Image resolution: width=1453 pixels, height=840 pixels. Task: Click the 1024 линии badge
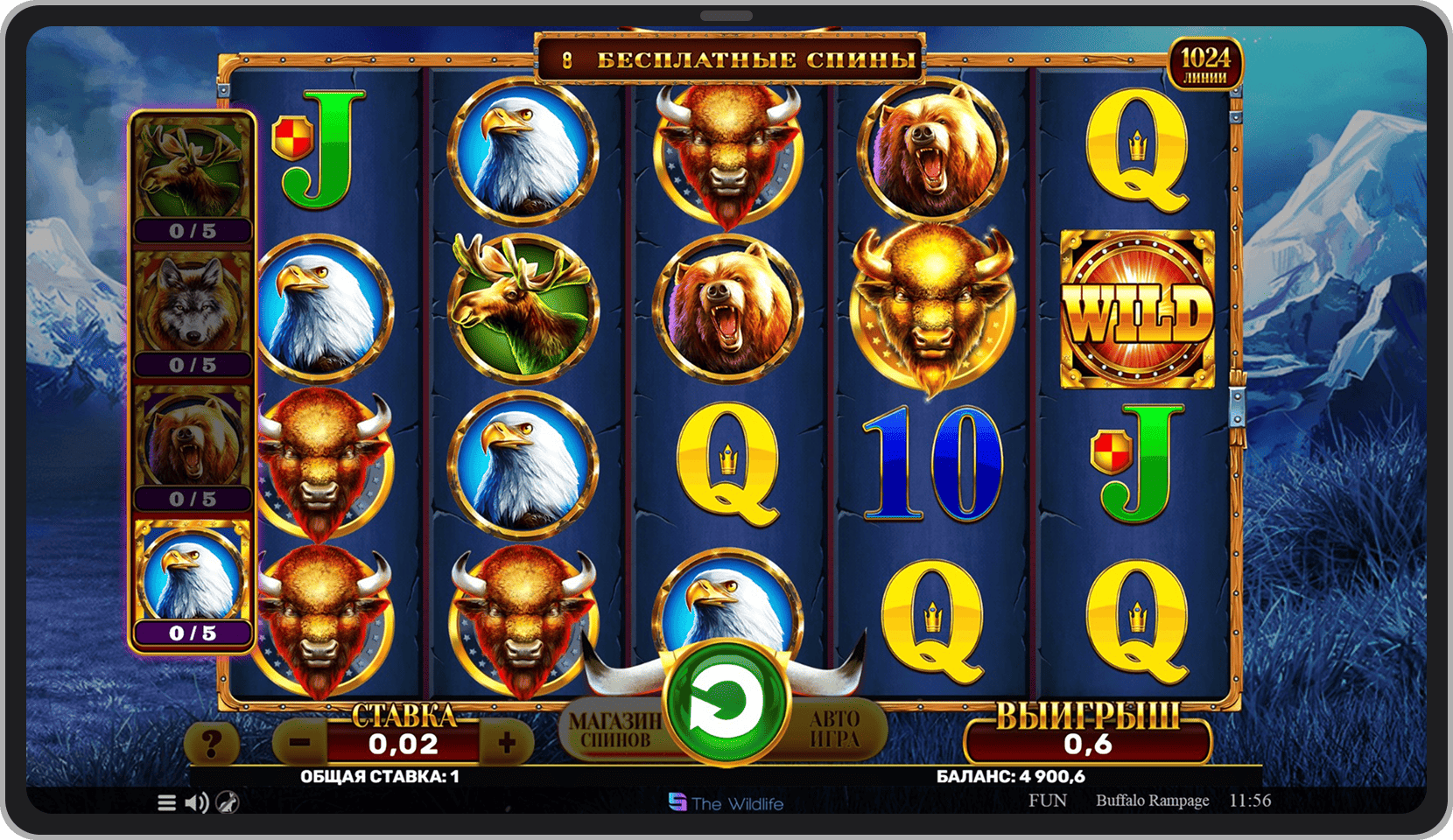click(x=1205, y=64)
